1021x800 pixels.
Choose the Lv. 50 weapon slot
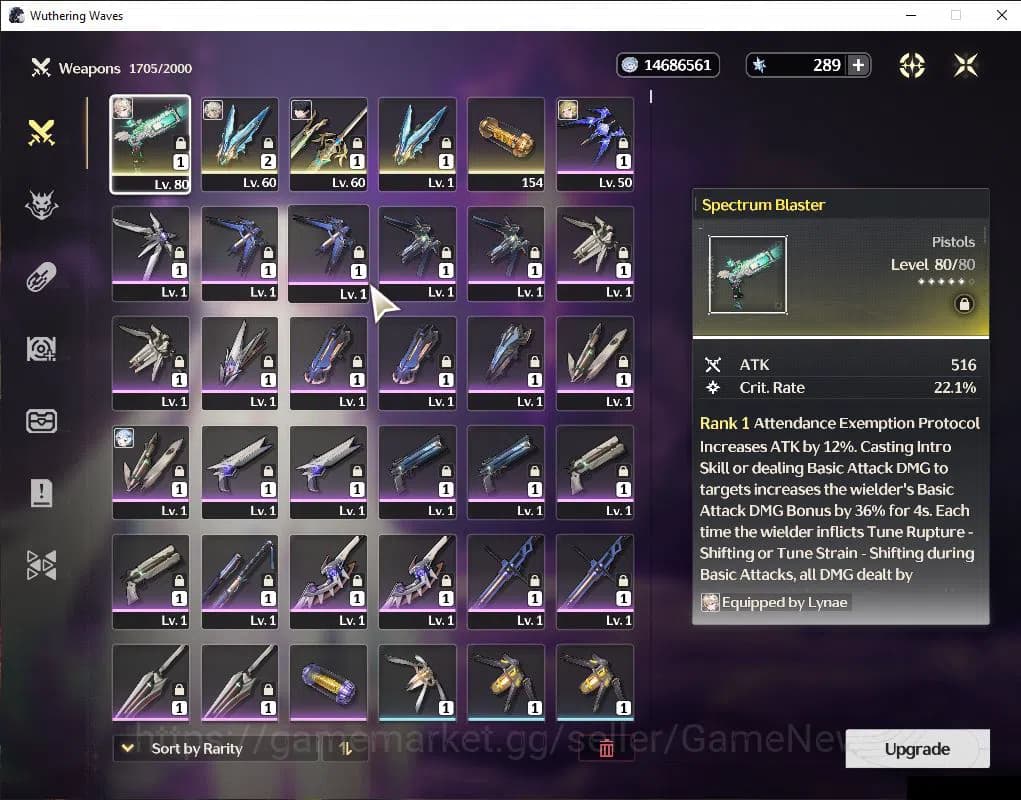coord(595,143)
